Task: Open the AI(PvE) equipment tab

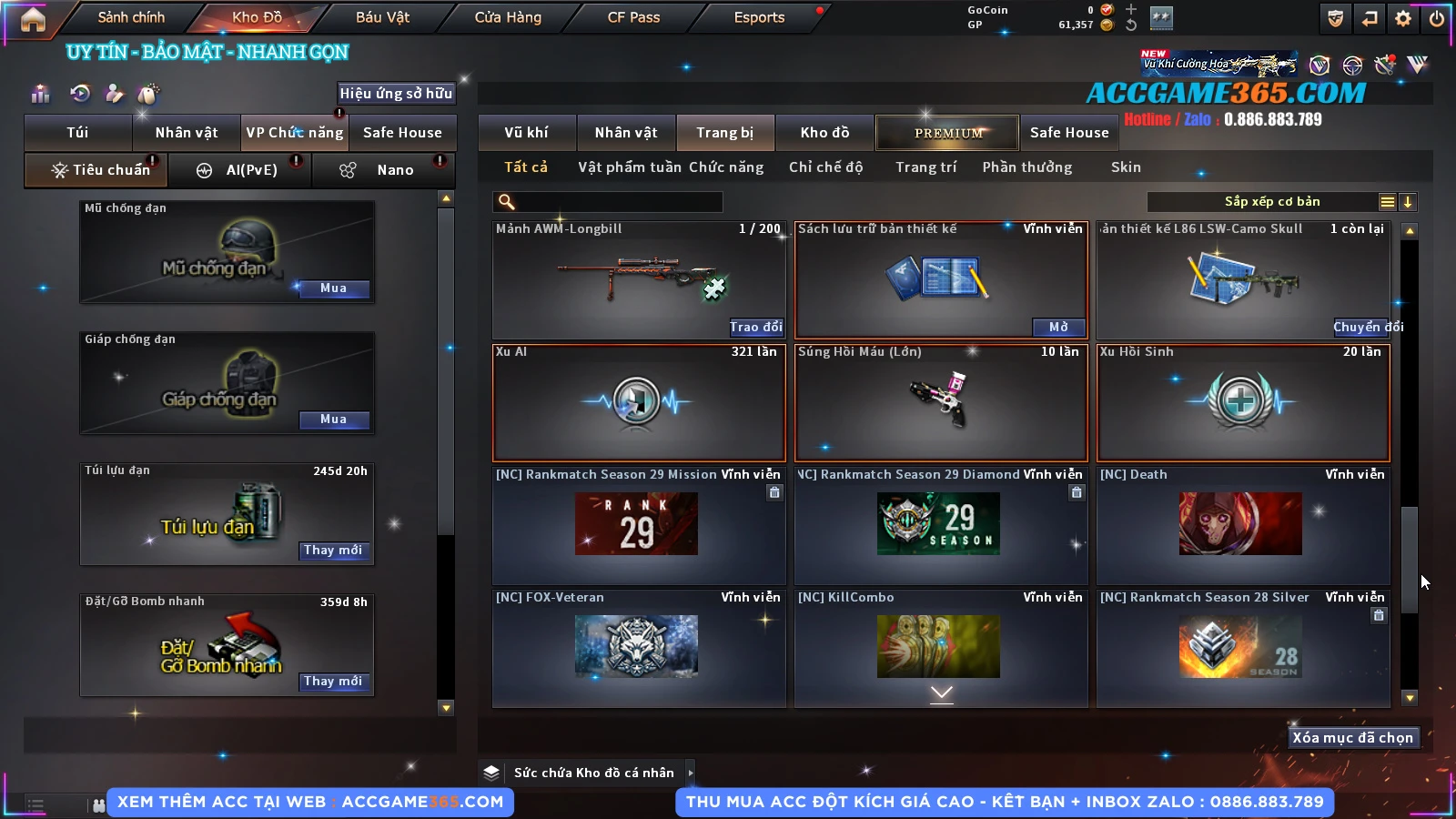Action: point(241,170)
